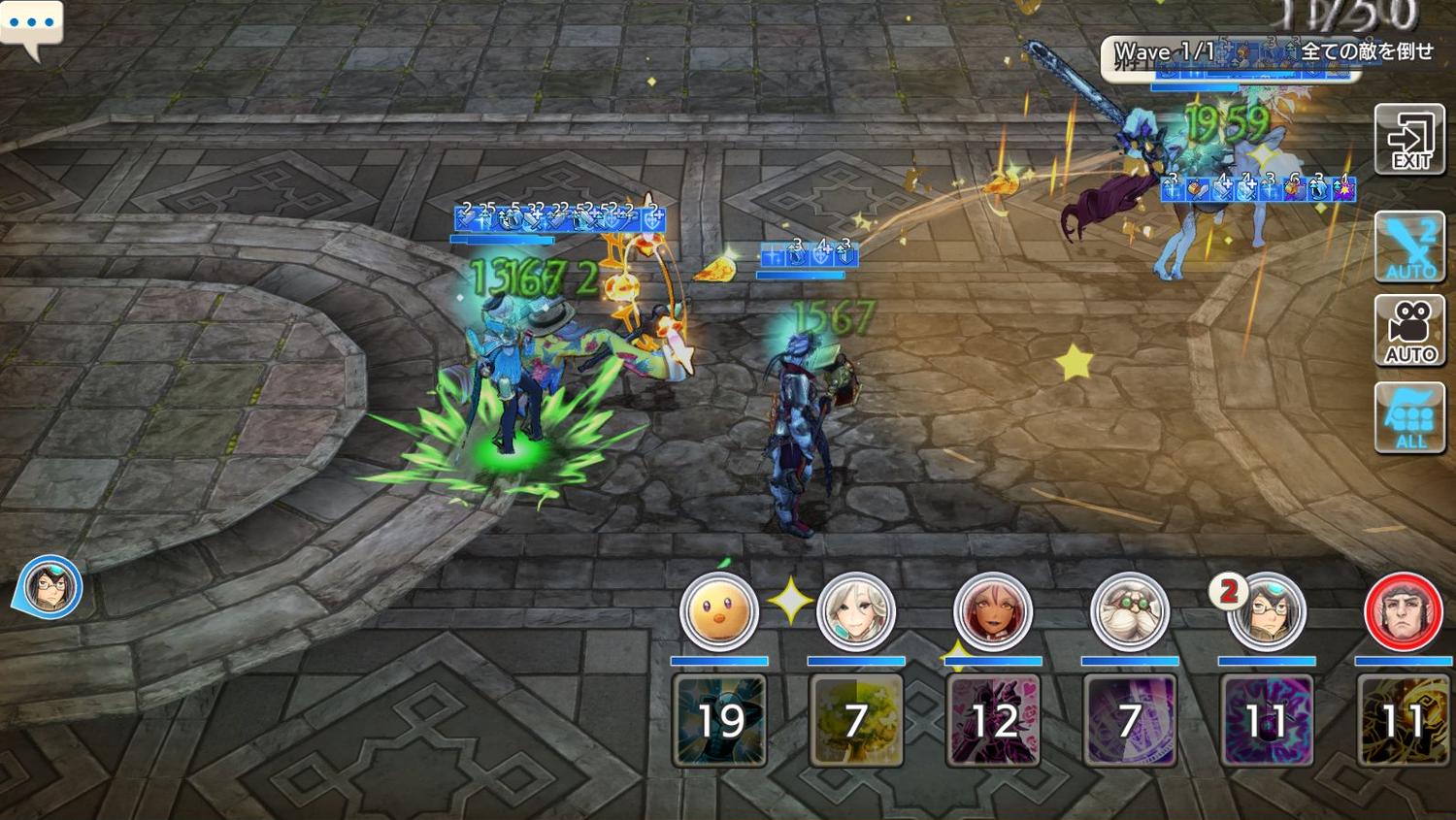Exit the battle with the EXIT button

(x=1409, y=140)
